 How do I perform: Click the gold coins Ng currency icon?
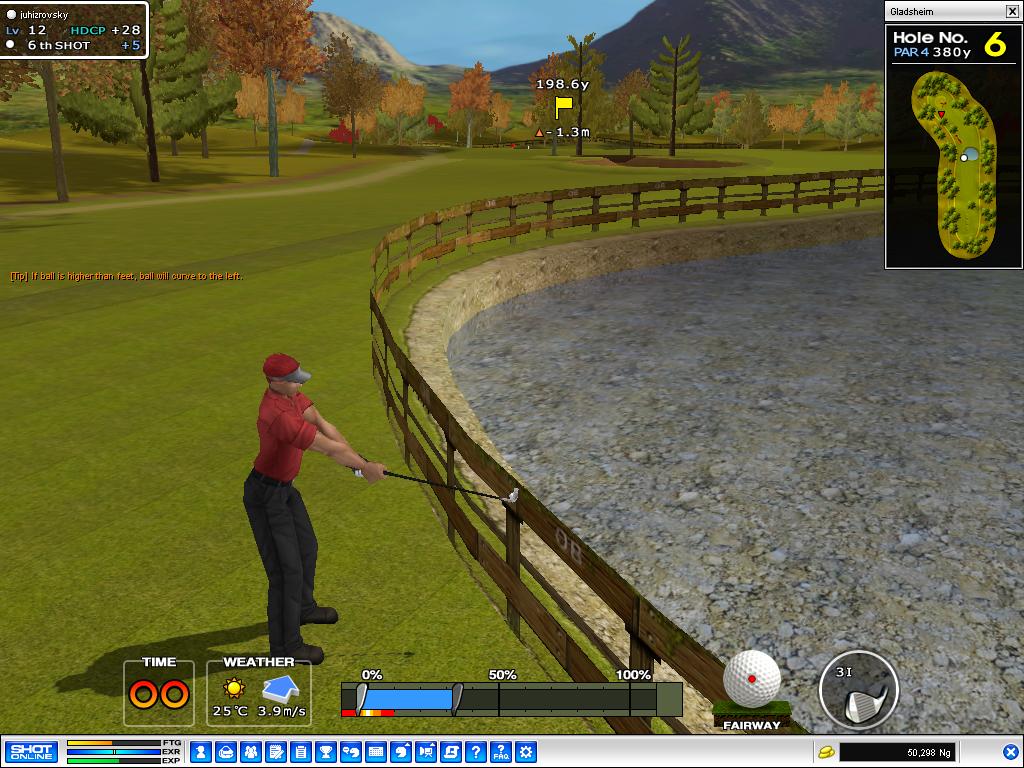click(x=826, y=751)
